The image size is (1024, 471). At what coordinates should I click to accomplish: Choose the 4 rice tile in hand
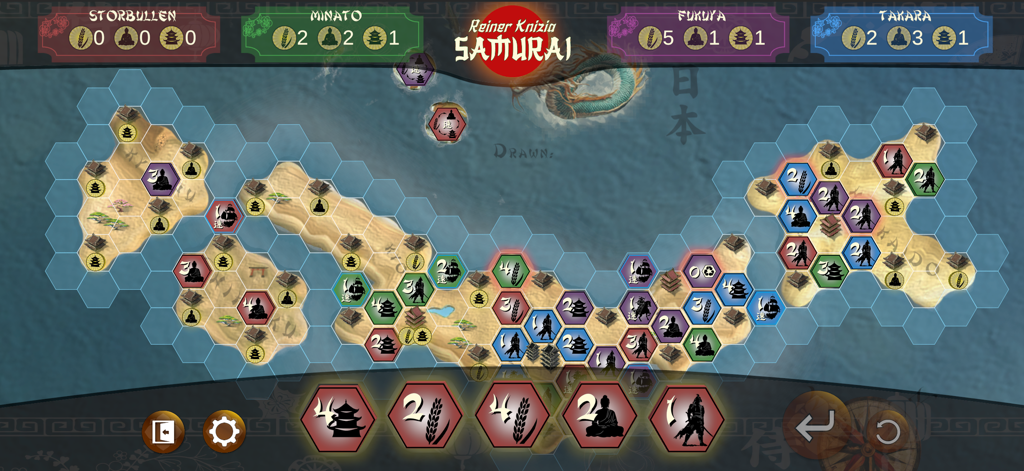point(512,416)
